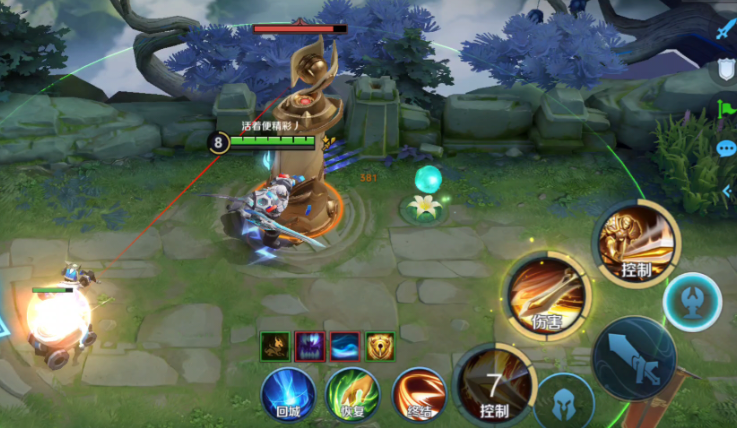Select the tower-attack target button
737x428 pixels.
(692, 299)
